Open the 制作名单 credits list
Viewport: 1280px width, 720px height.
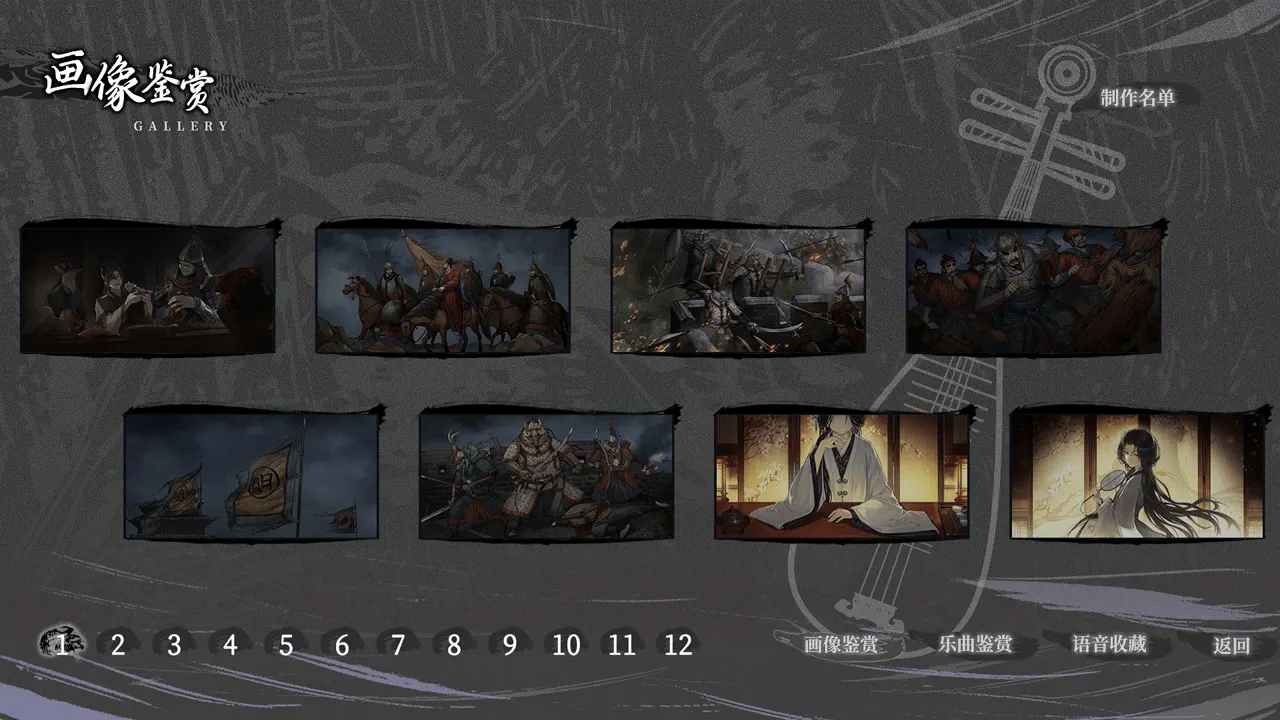pyautogui.click(x=1140, y=100)
